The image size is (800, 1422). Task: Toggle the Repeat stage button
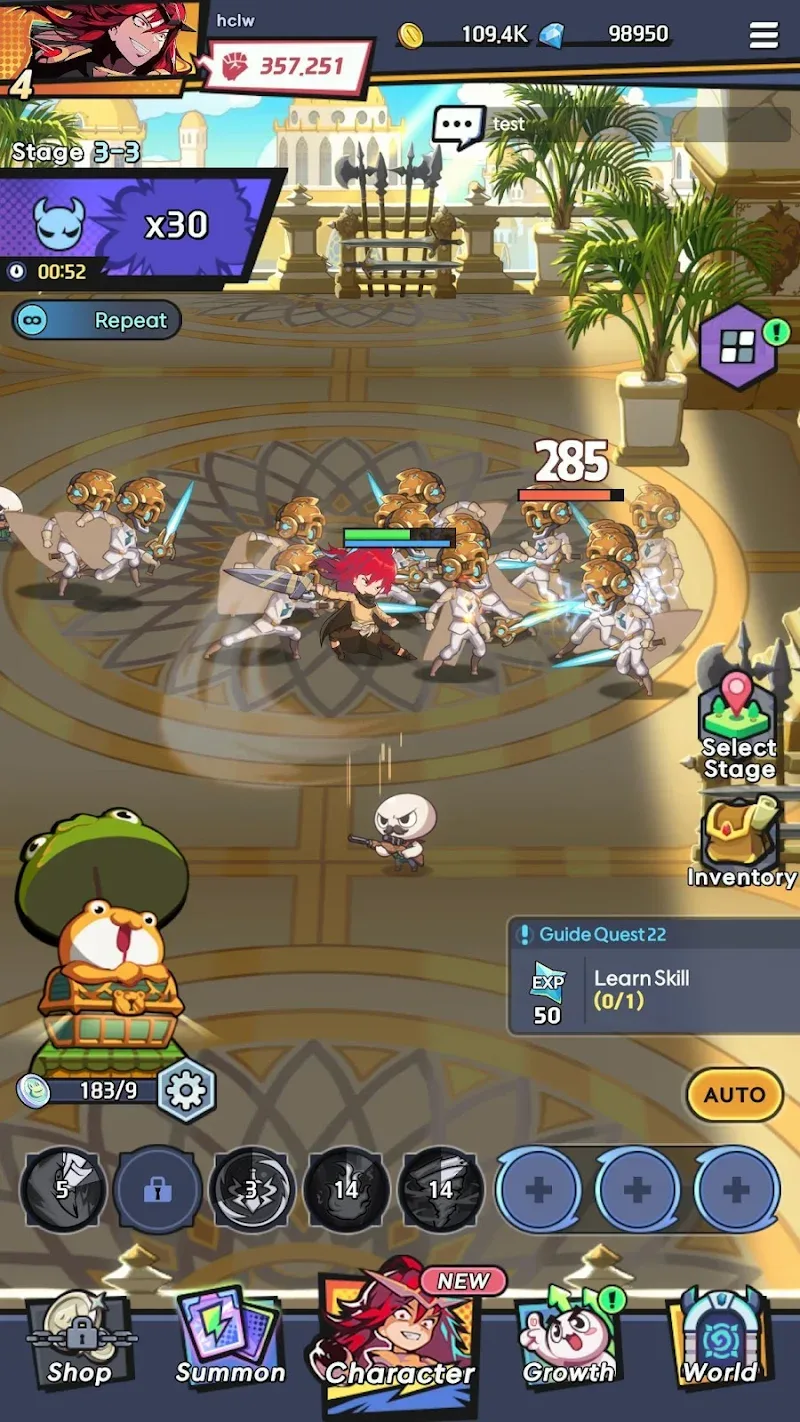(x=97, y=320)
